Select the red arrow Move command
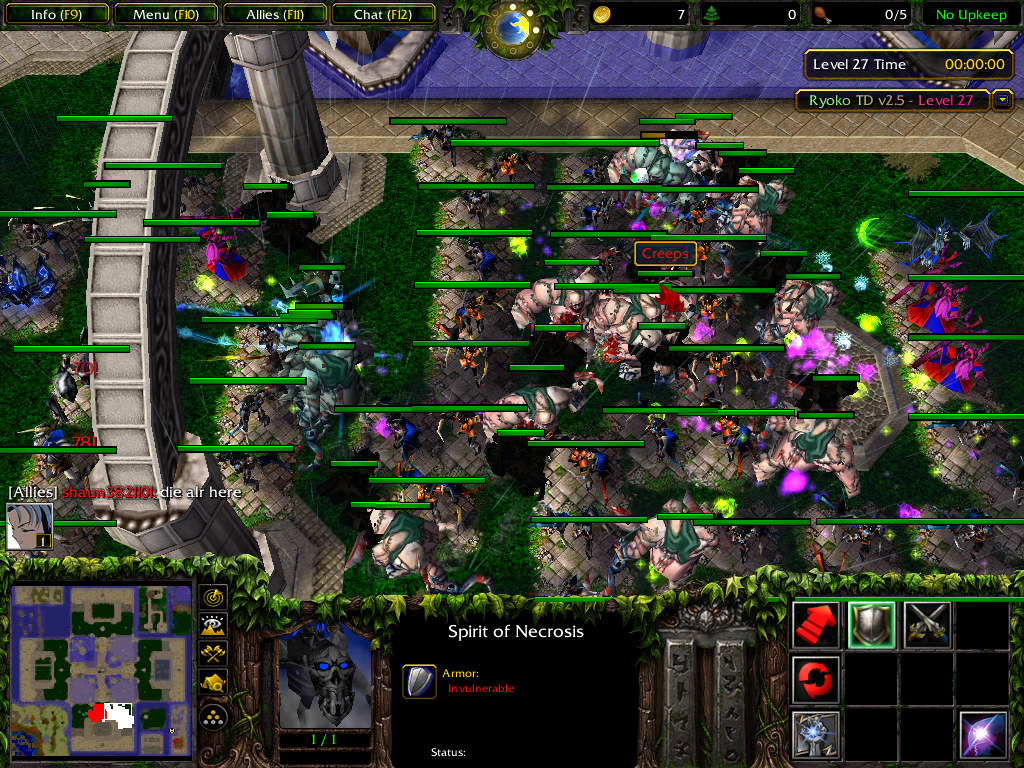Image resolution: width=1024 pixels, height=768 pixels. (815, 625)
